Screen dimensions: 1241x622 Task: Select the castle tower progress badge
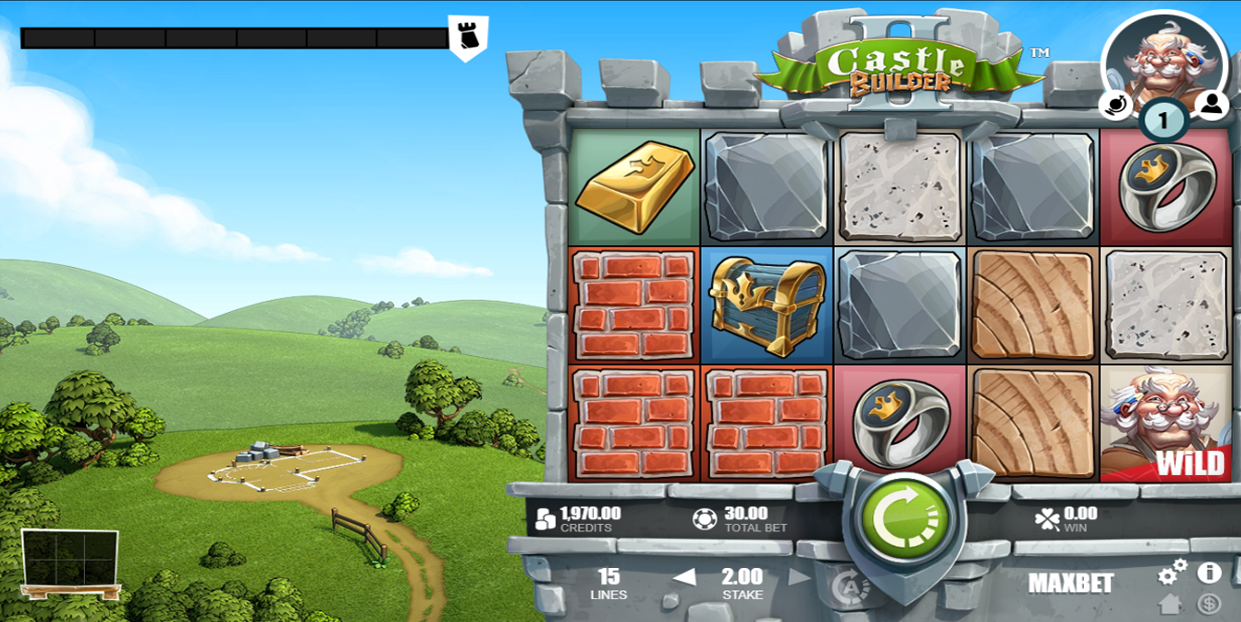click(468, 38)
